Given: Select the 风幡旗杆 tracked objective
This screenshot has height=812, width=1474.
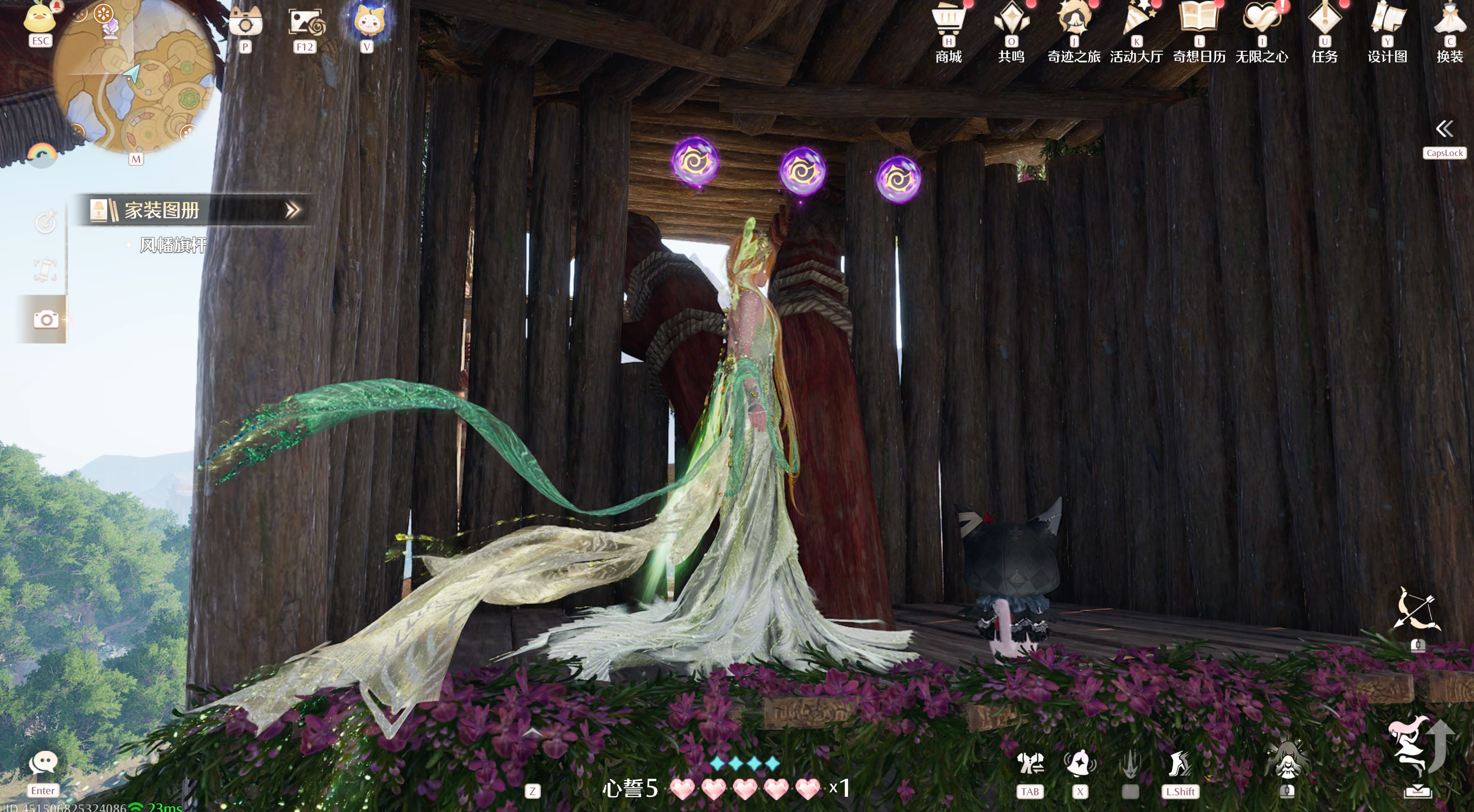Looking at the screenshot, I should [x=173, y=245].
